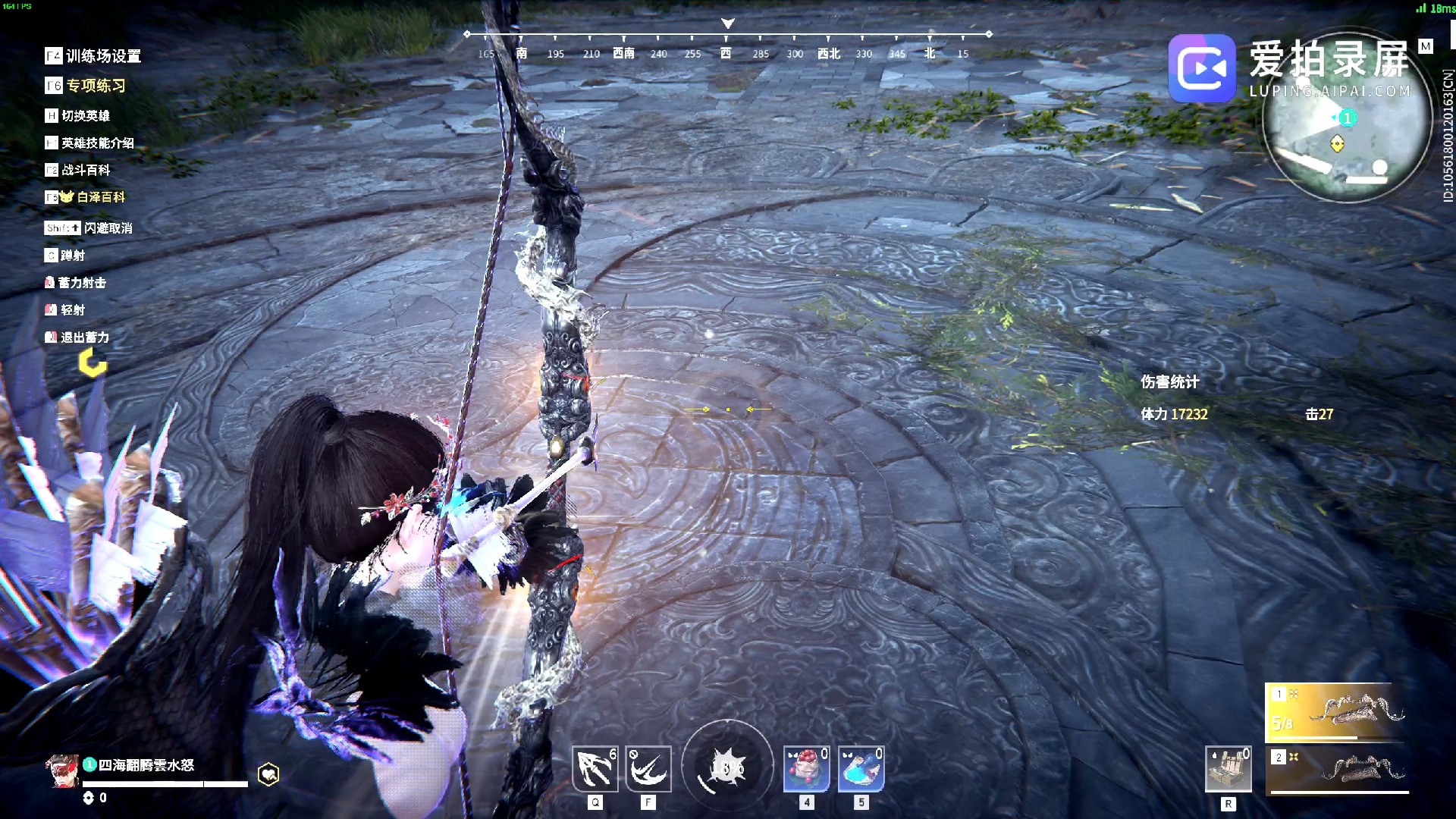
Task: Activate the grappling hook skill icon
Action: [x=595, y=769]
